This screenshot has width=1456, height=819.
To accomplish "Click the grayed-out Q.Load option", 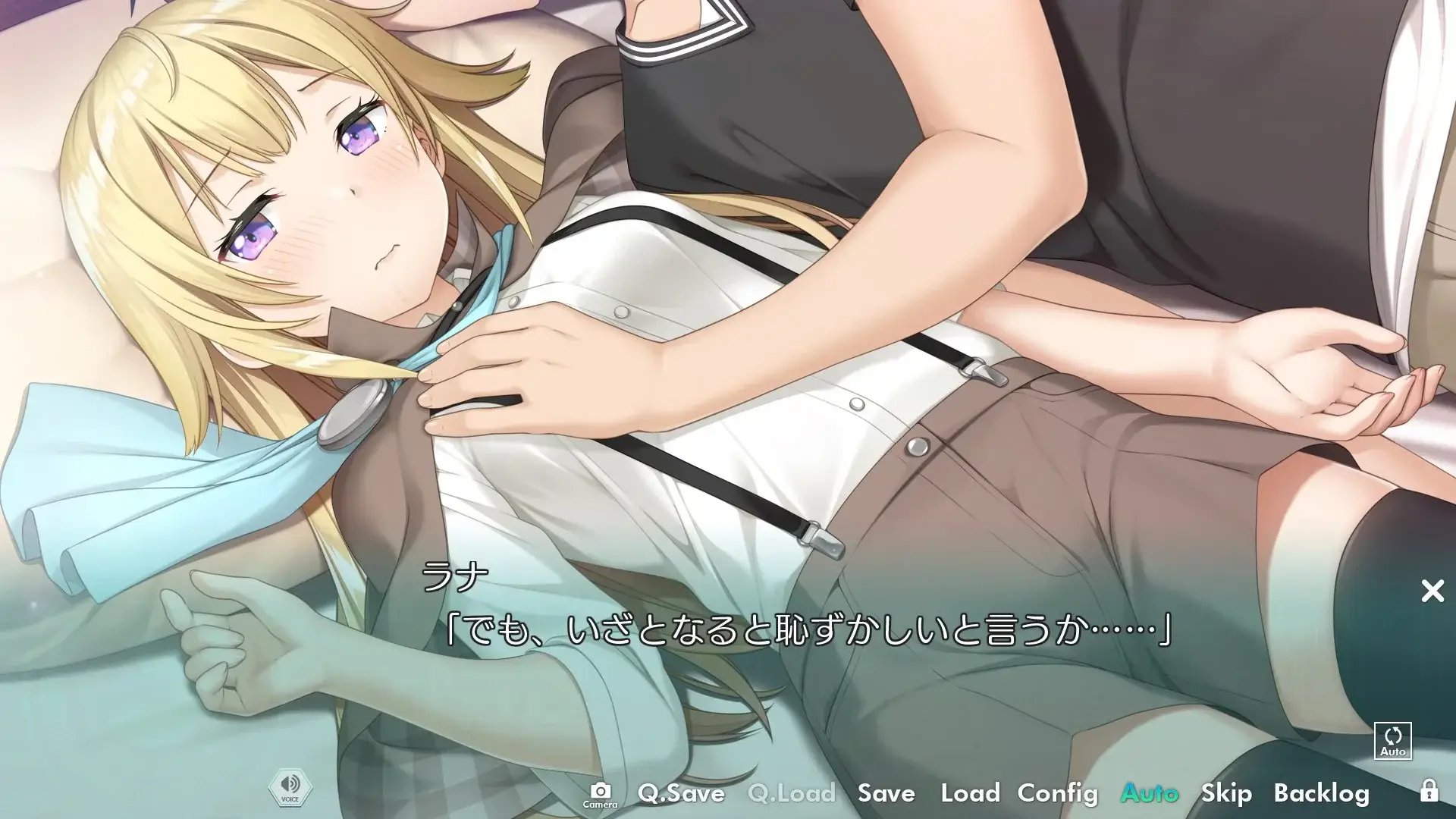I will [791, 793].
